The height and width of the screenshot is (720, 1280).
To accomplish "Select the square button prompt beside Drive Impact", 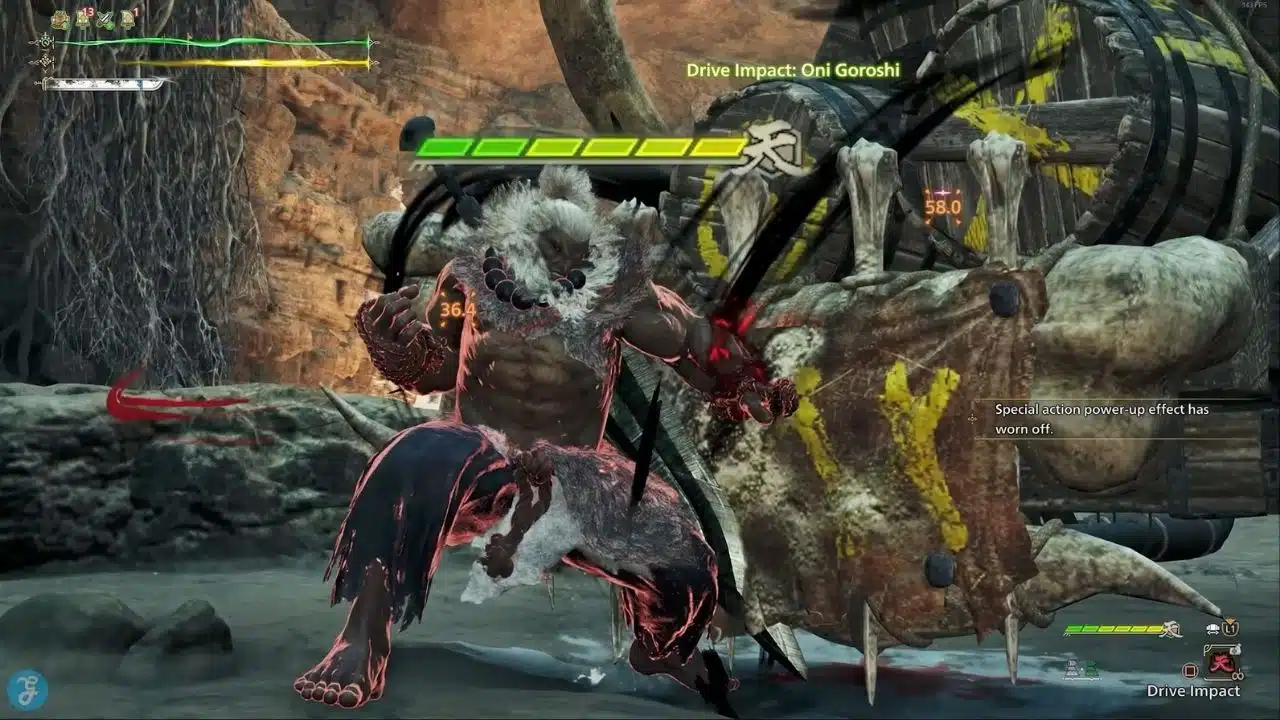I will click(1190, 669).
